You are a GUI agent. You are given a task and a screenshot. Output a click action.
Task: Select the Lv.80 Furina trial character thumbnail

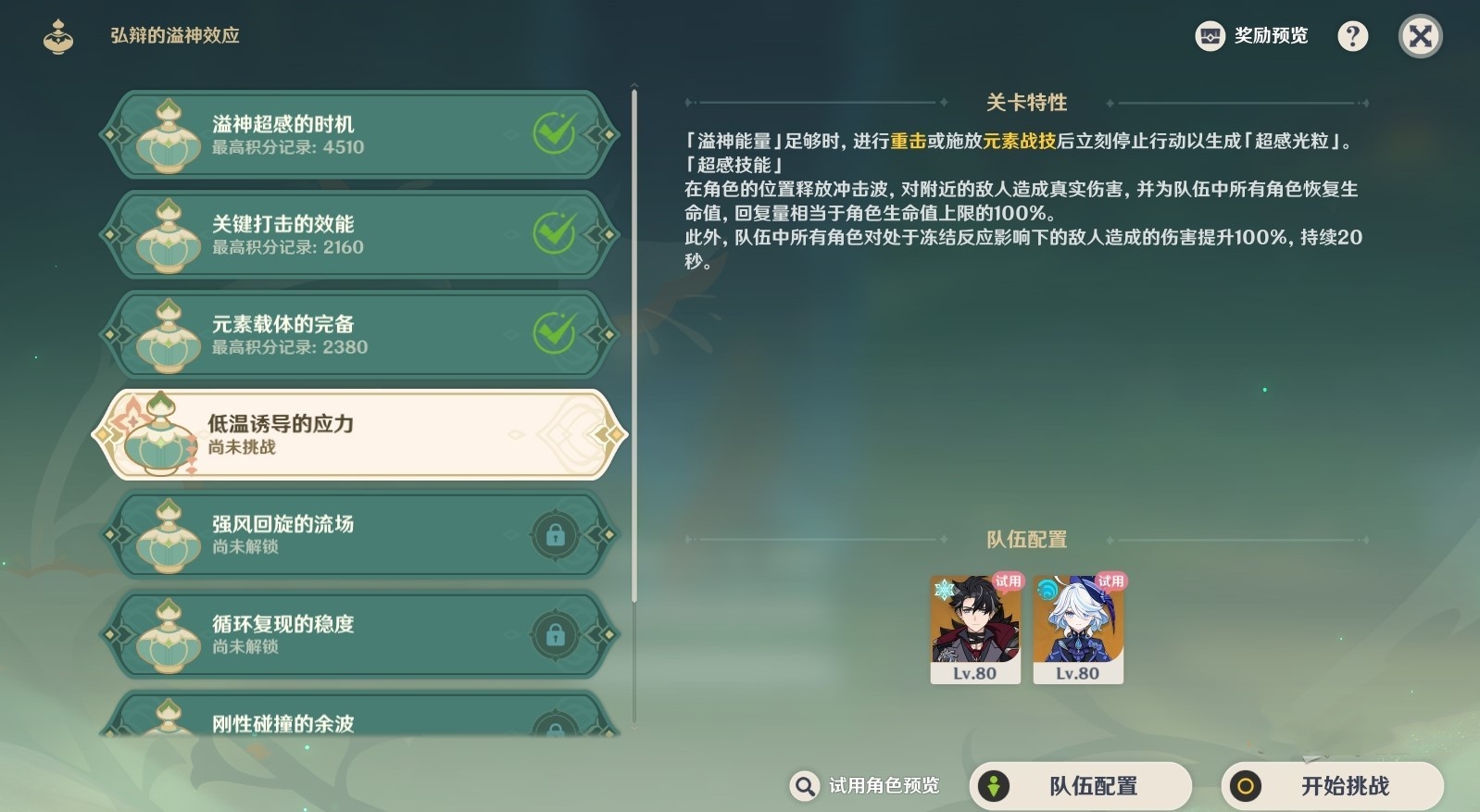coord(1077,629)
